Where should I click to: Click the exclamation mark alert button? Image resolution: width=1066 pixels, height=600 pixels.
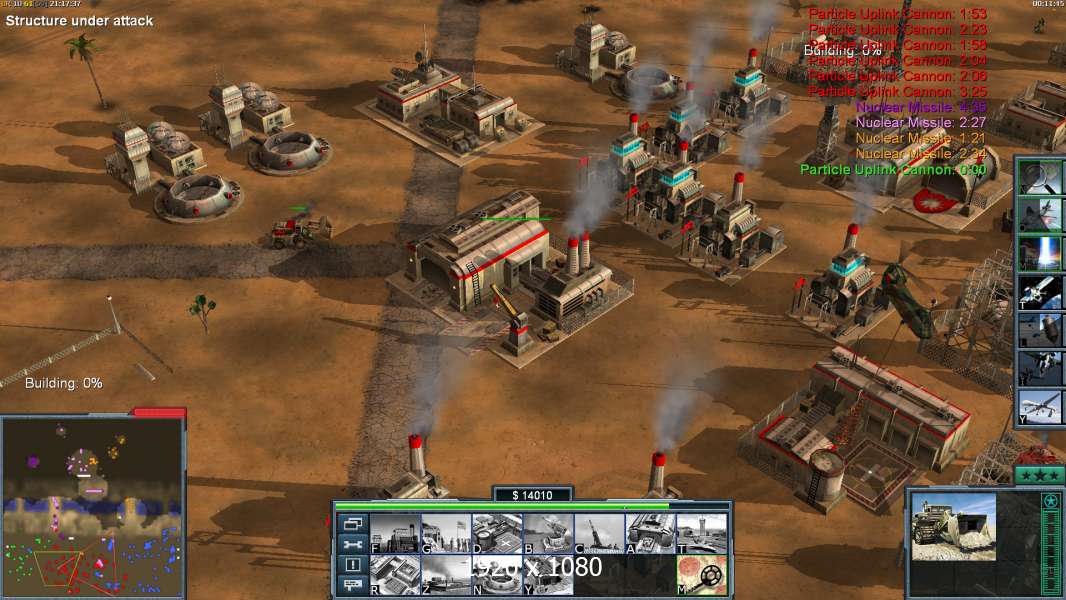tap(351, 565)
